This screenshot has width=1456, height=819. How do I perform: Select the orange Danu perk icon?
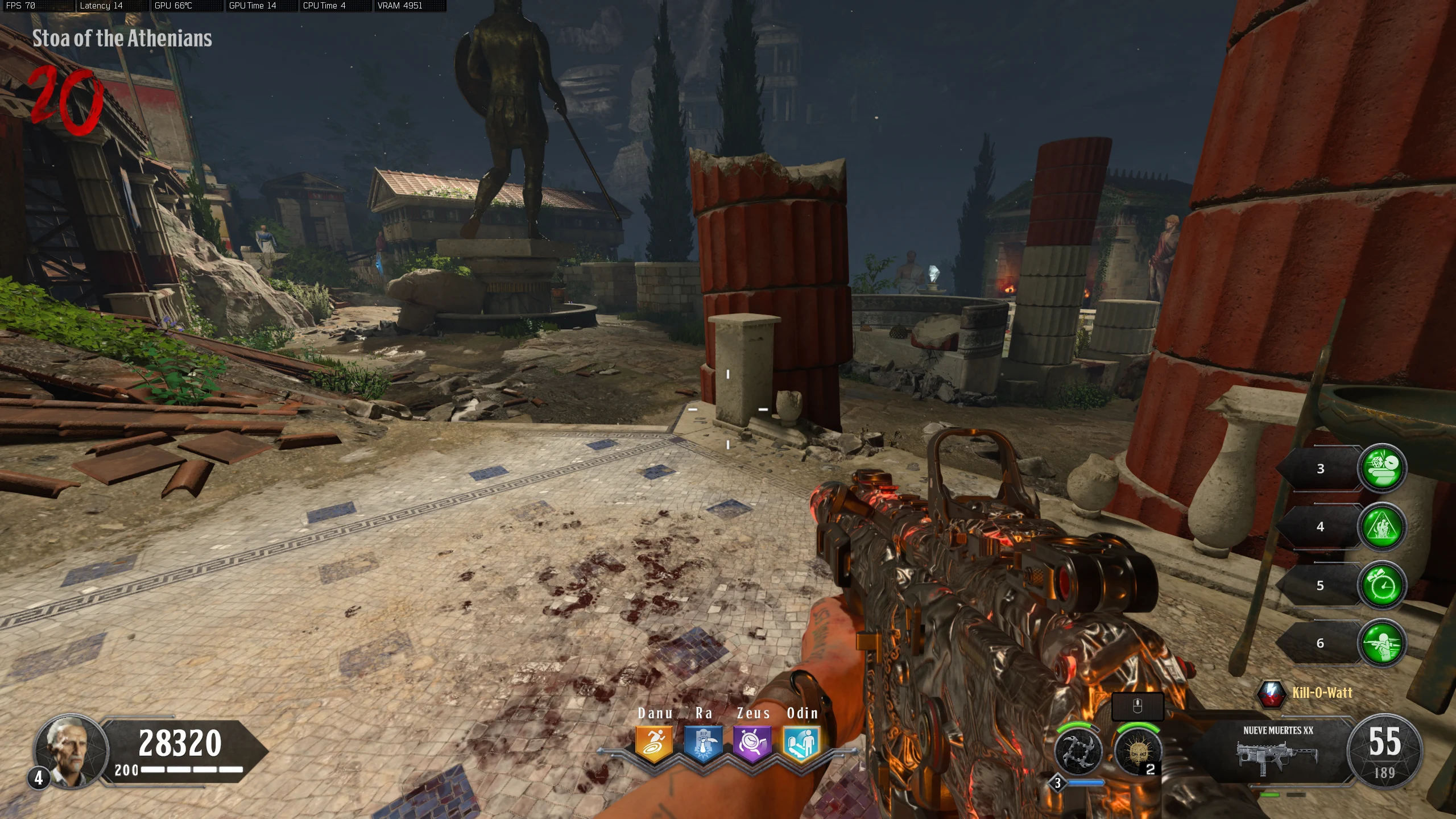(x=654, y=743)
